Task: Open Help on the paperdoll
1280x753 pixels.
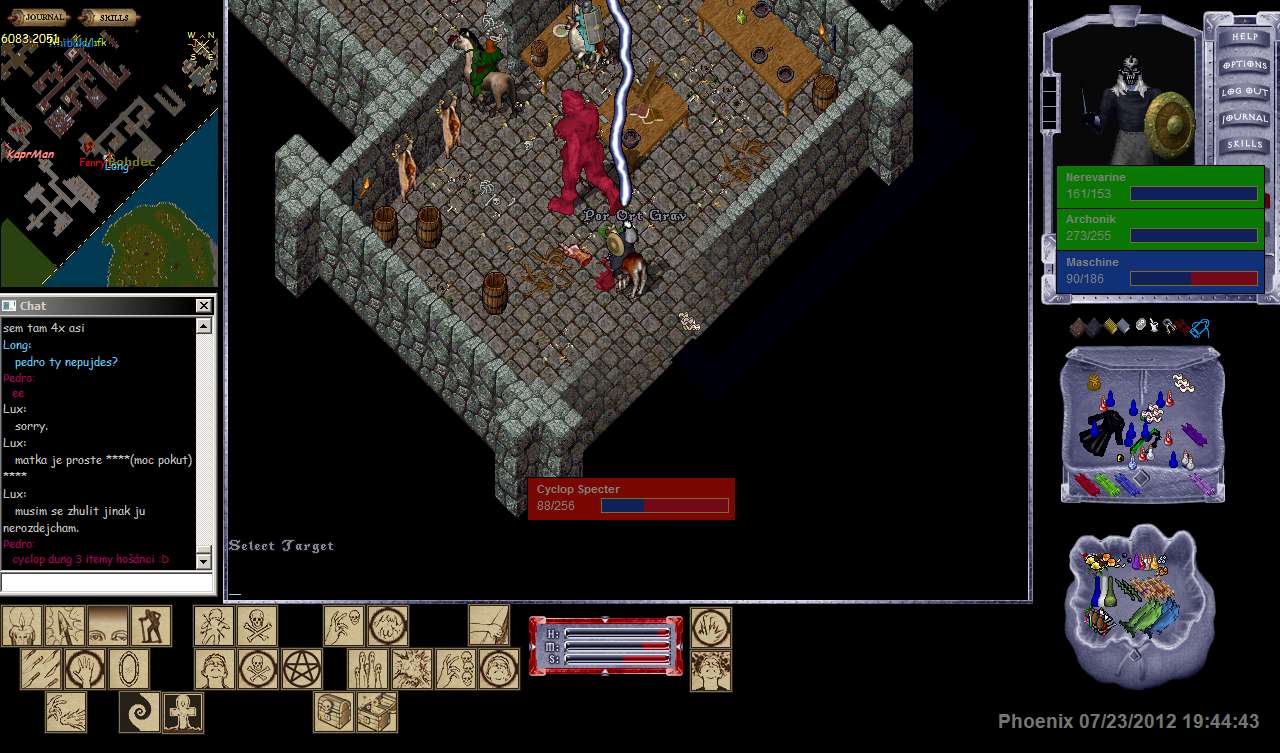Action: tap(1244, 37)
